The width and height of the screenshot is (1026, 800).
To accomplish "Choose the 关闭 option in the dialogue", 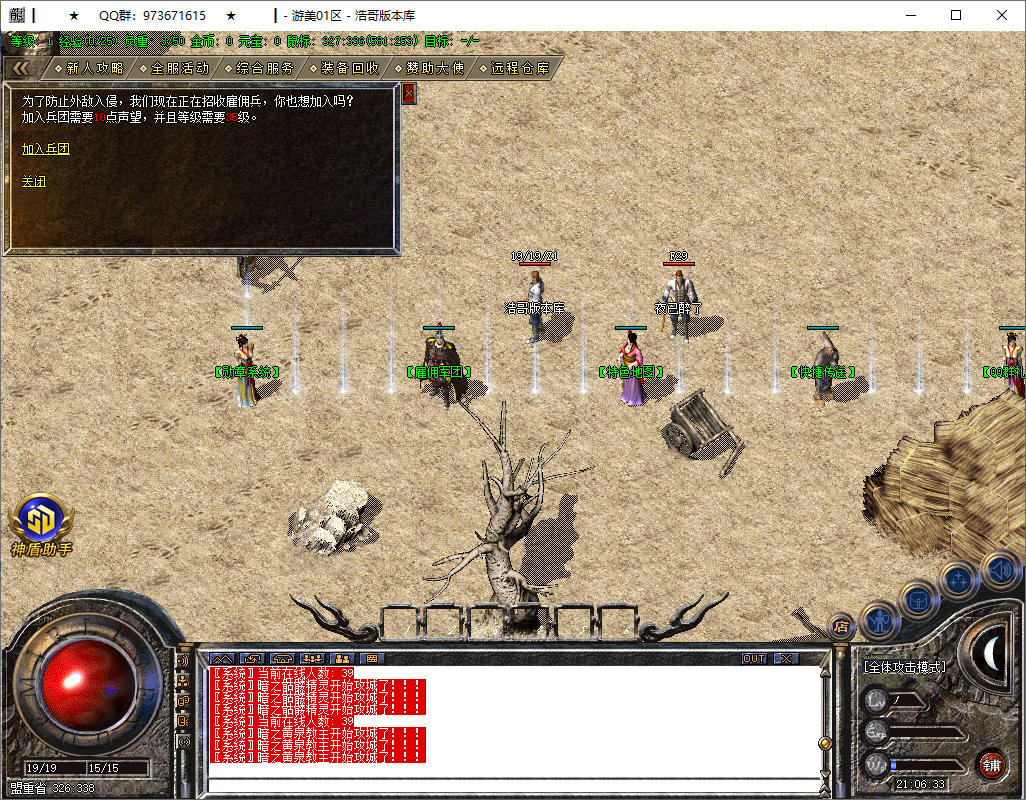I will click(34, 182).
